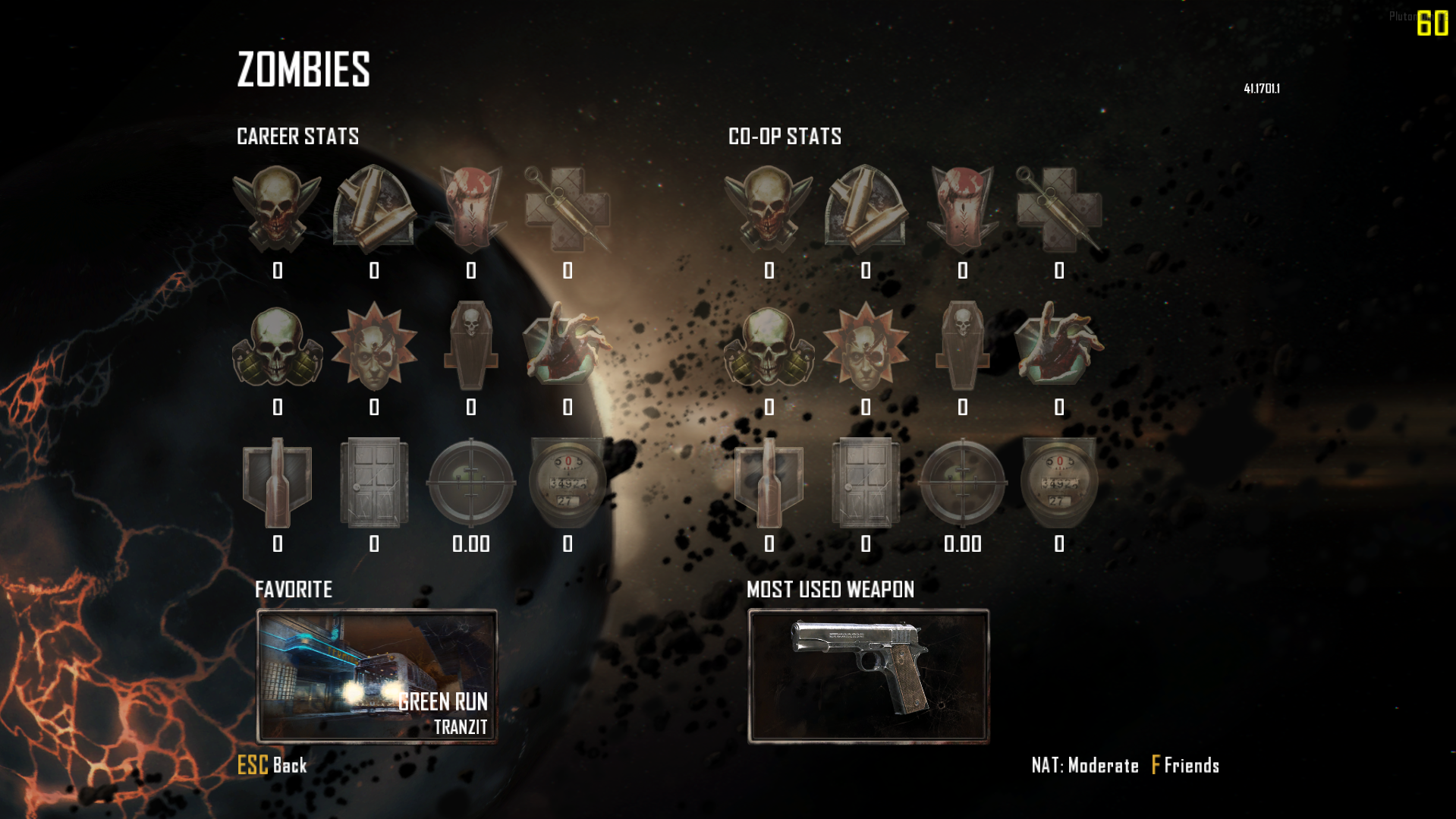The image size is (1456, 819).
Task: Select the Co-op Stats skull with grenades icon
Action: [x=769, y=345]
